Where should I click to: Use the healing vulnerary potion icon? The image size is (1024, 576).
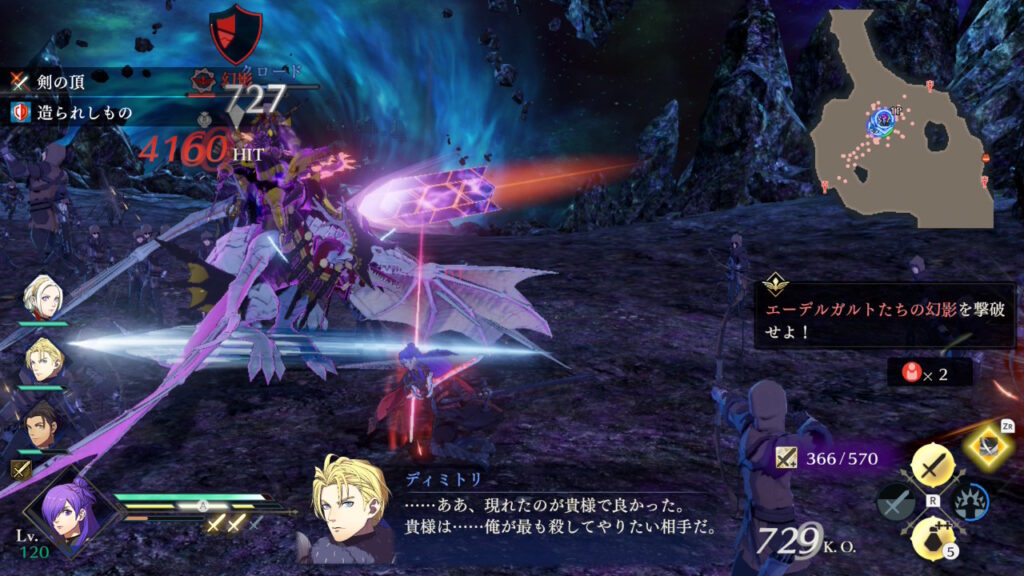tap(933, 537)
